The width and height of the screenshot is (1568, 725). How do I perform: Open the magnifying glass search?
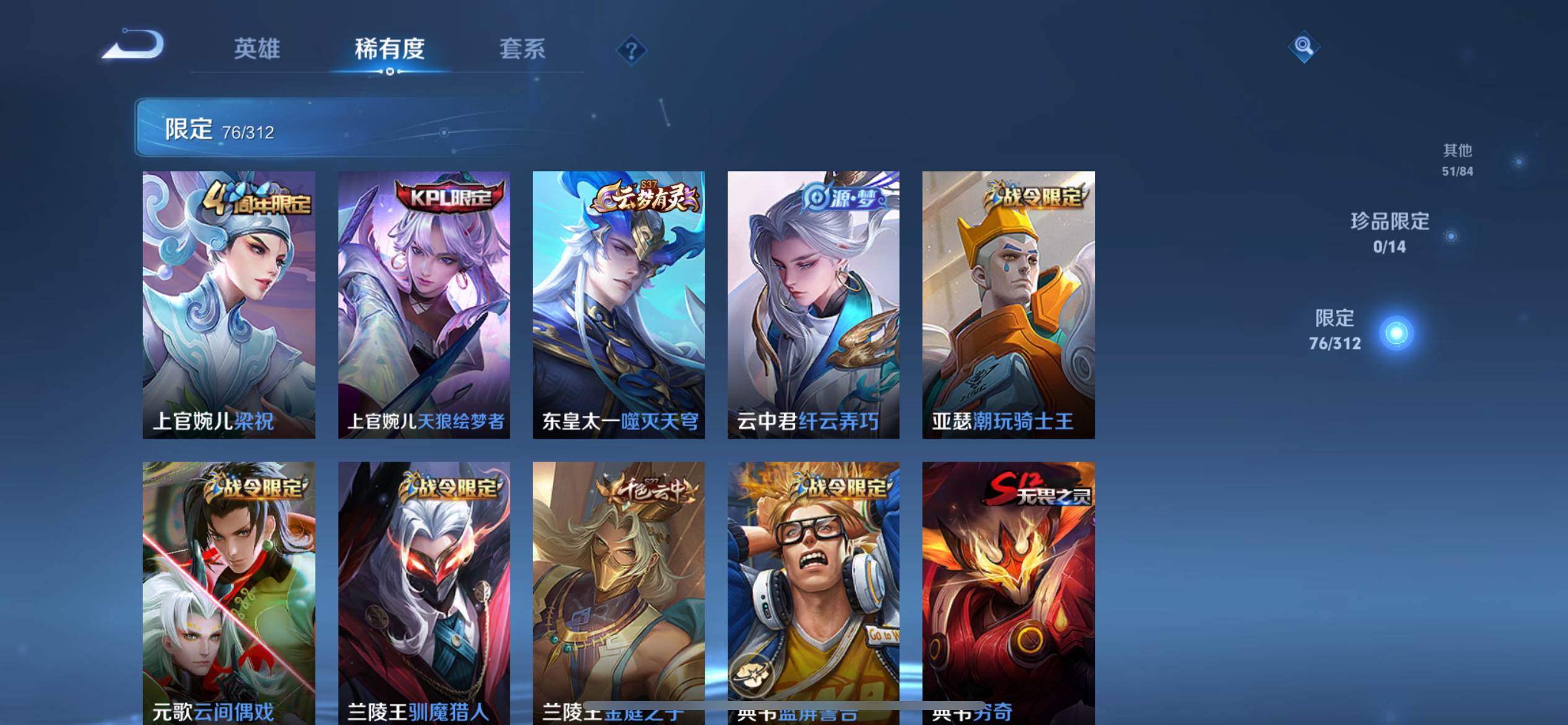1303,46
